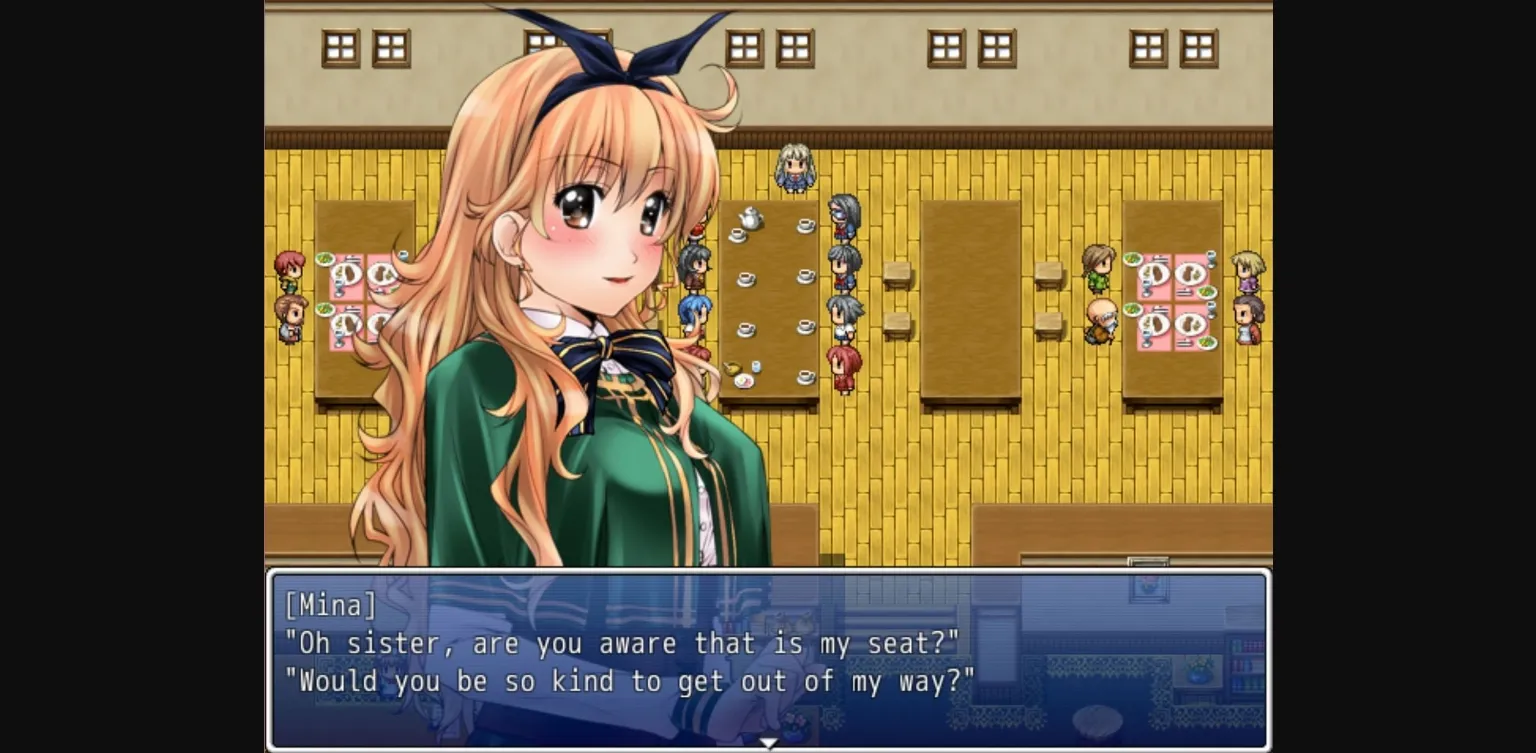Select the speaker name [Mina] in the dialogue
This screenshot has width=1536, height=753.
tap(330, 604)
